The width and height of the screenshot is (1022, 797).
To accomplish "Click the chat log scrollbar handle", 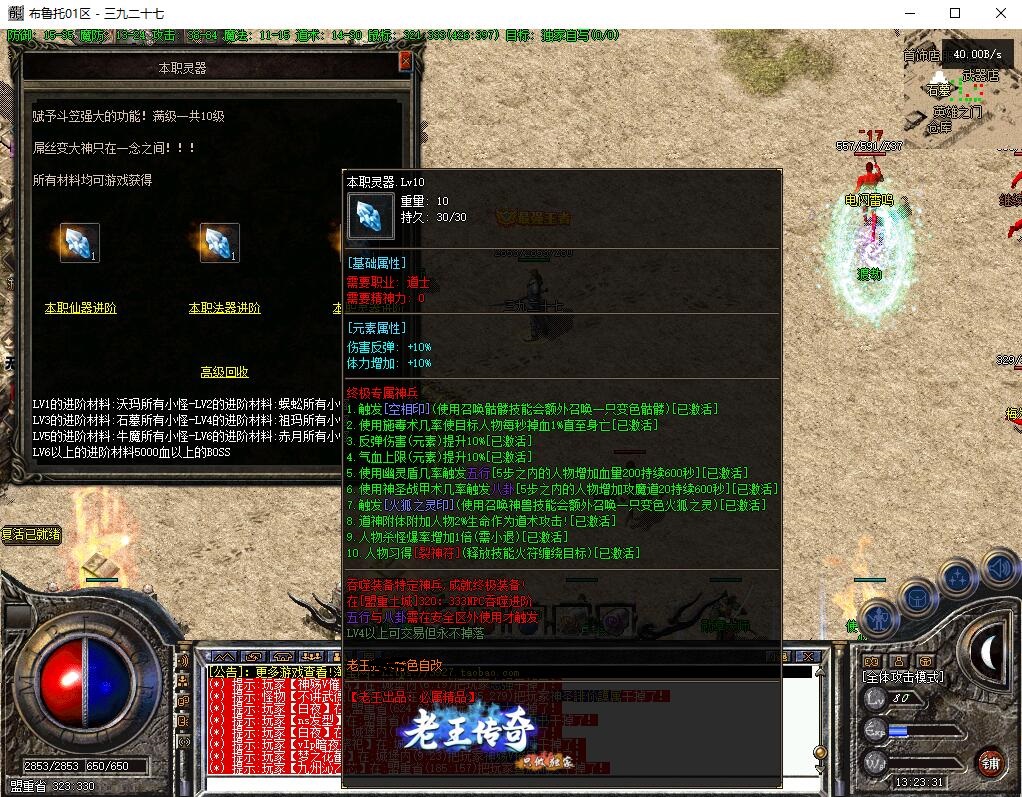I will (820, 752).
